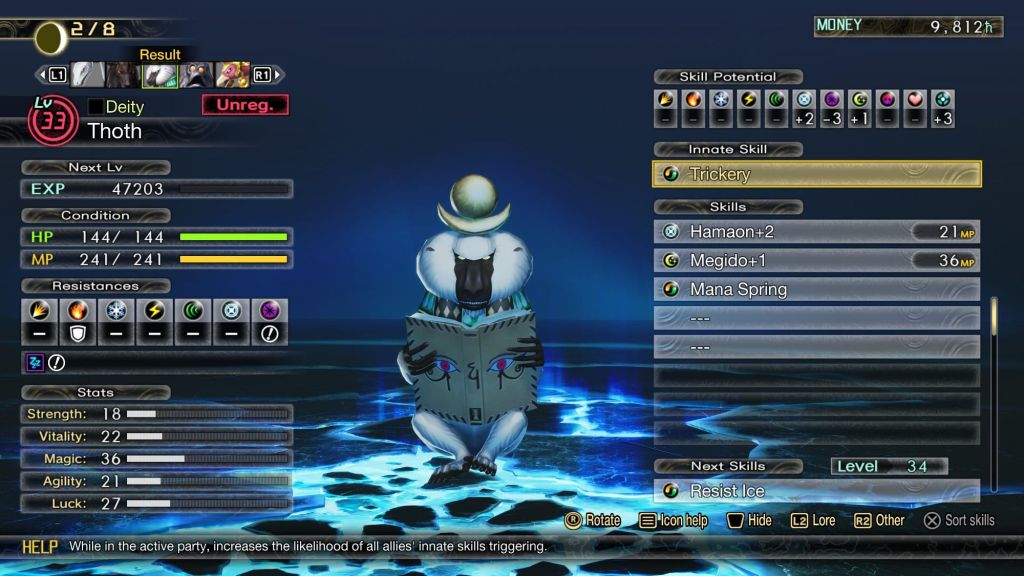Click the heart healing Skill Potential icon
1024x576 pixels.
tap(914, 99)
